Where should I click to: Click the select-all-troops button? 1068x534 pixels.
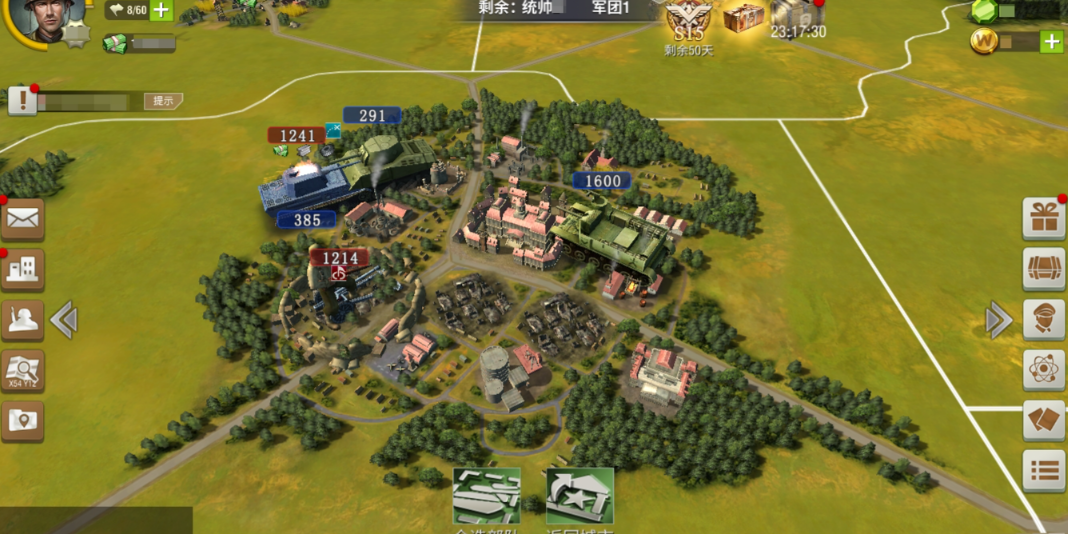pyautogui.click(x=487, y=496)
